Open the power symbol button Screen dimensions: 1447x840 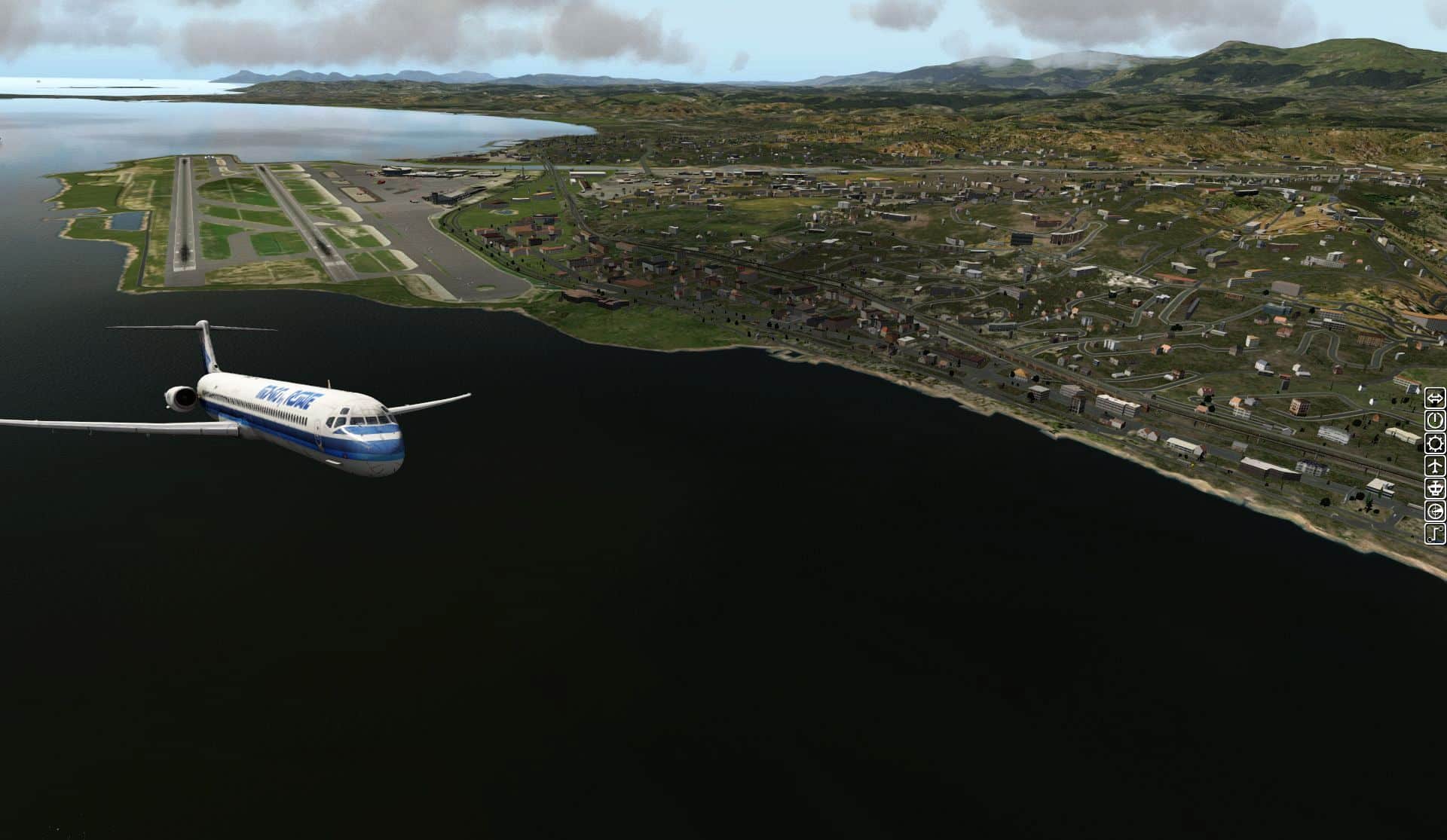1435,420
